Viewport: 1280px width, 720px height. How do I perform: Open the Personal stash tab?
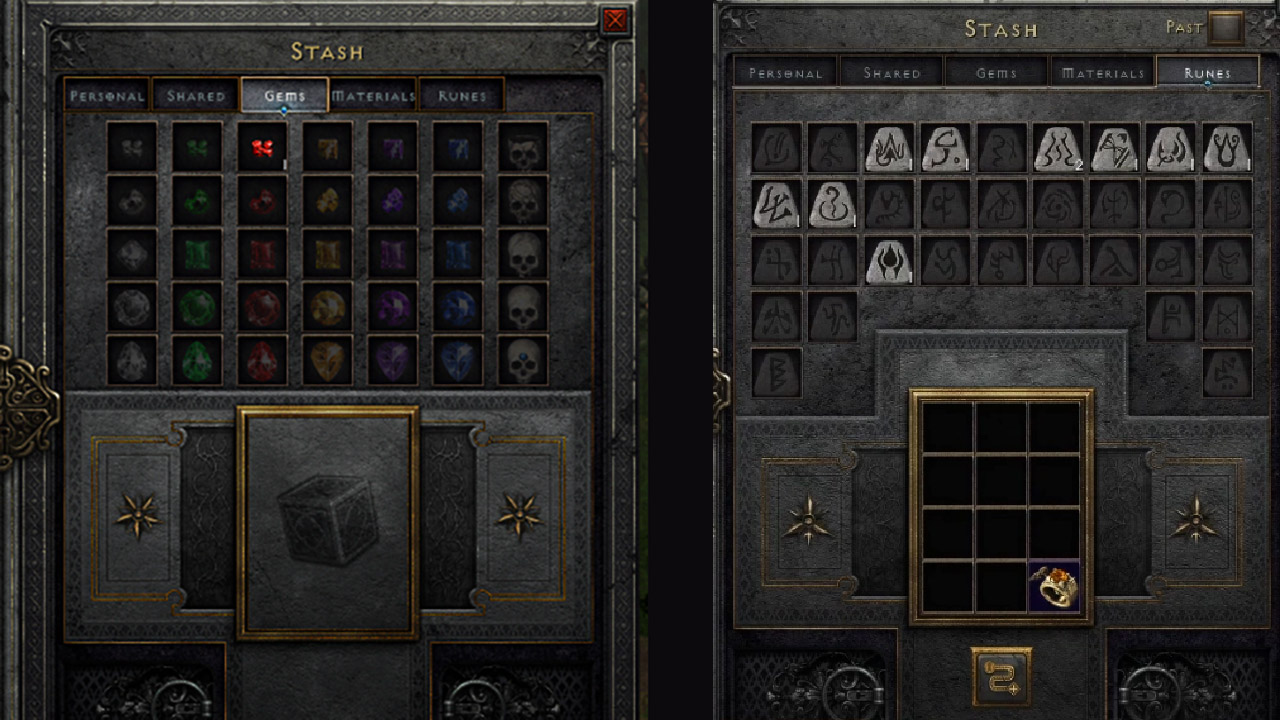105,95
